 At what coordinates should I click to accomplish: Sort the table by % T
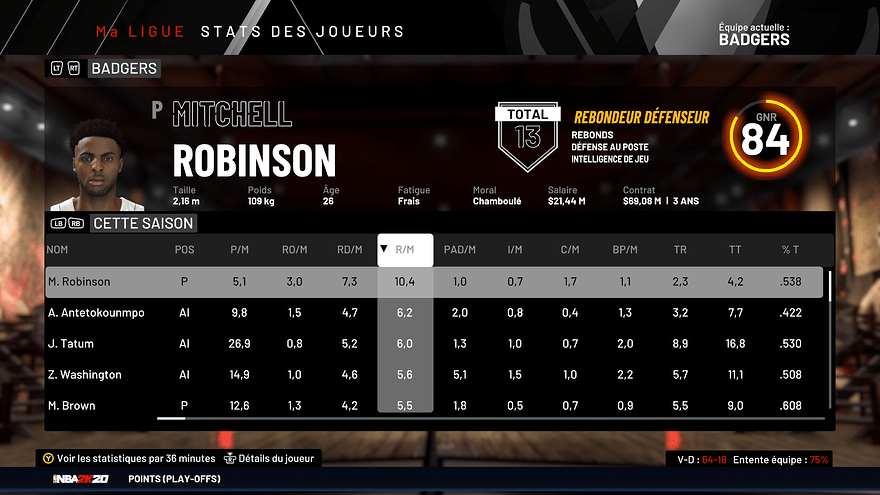pos(791,250)
